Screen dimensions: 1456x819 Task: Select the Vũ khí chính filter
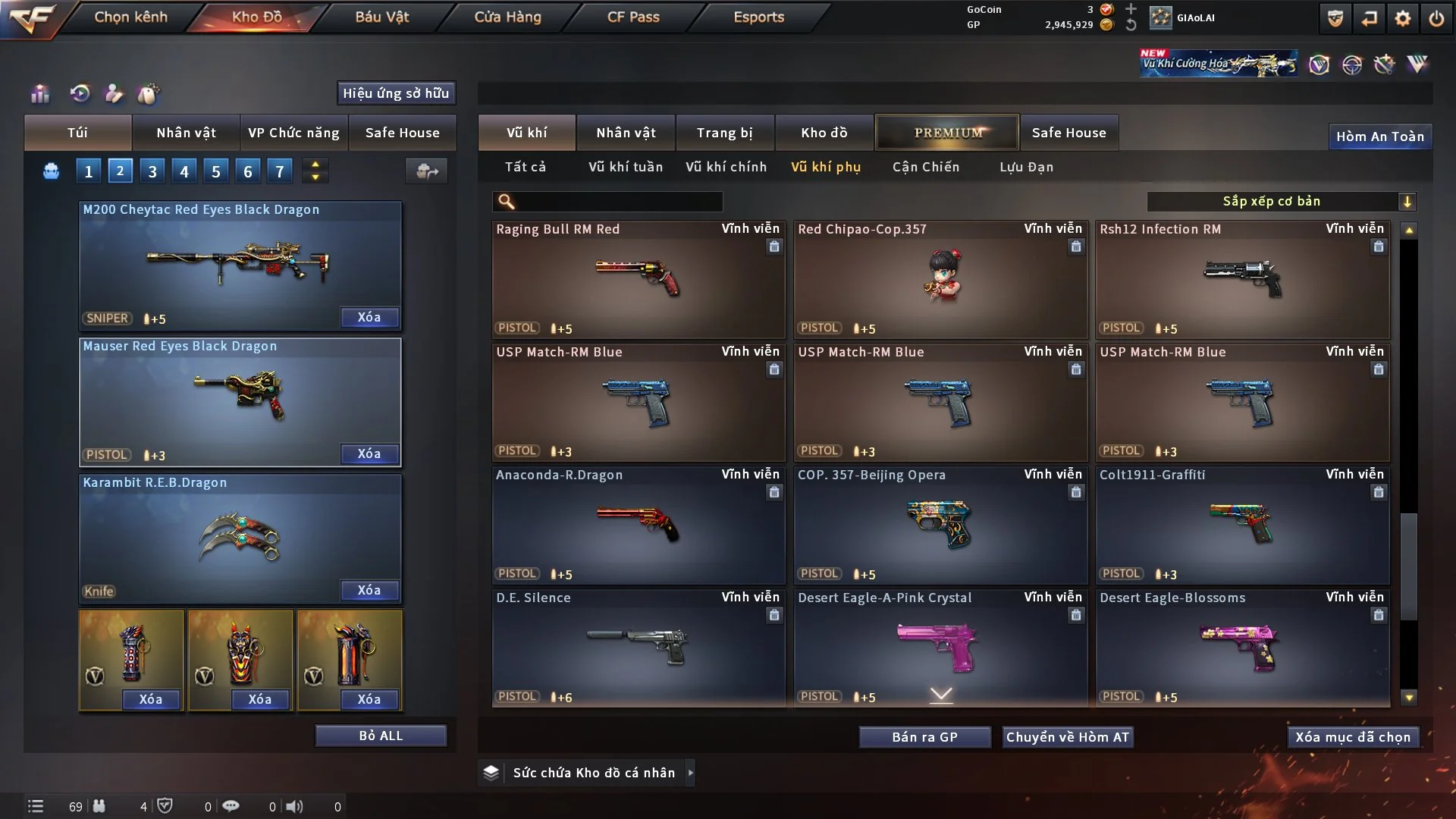(x=726, y=167)
